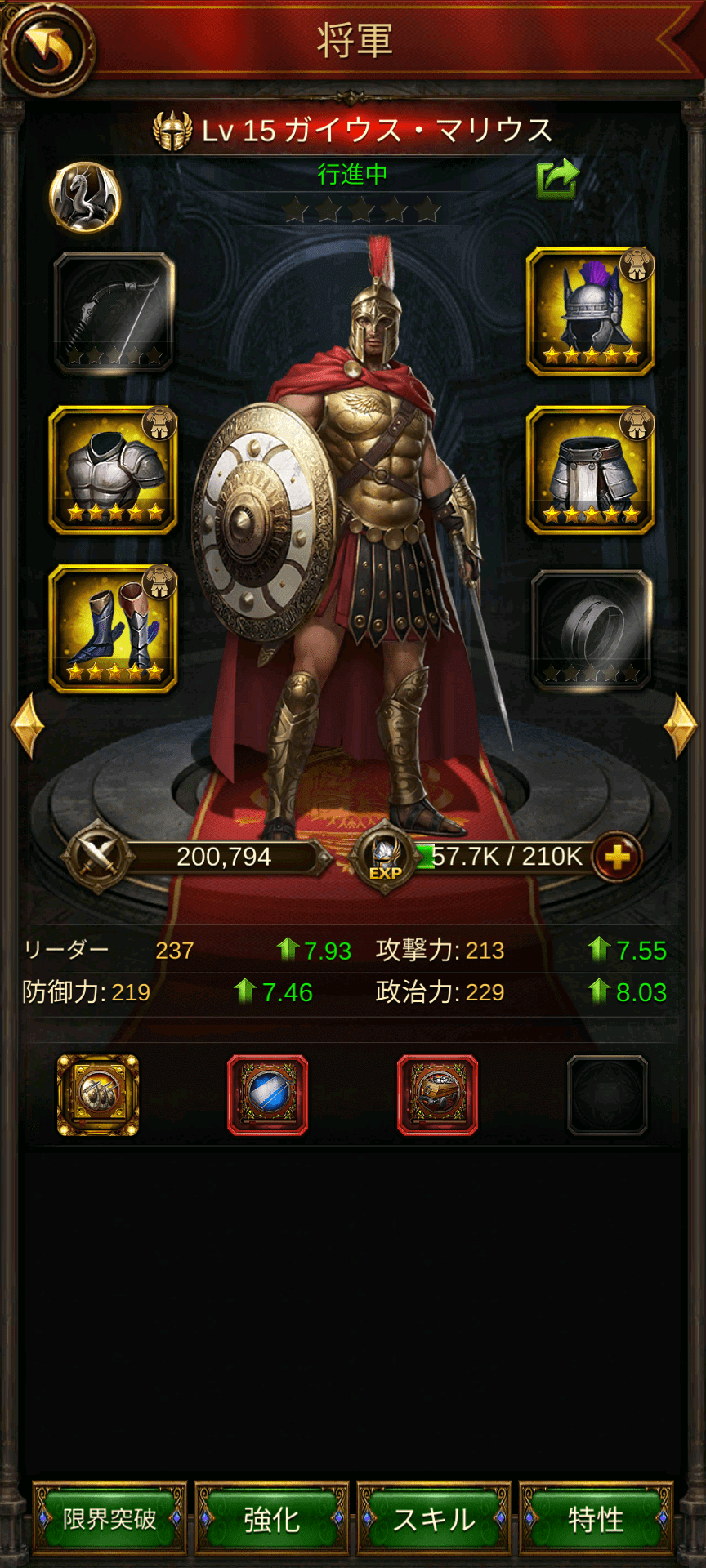Switch to the next general
The width and height of the screenshot is (706, 1568).
tap(680, 725)
